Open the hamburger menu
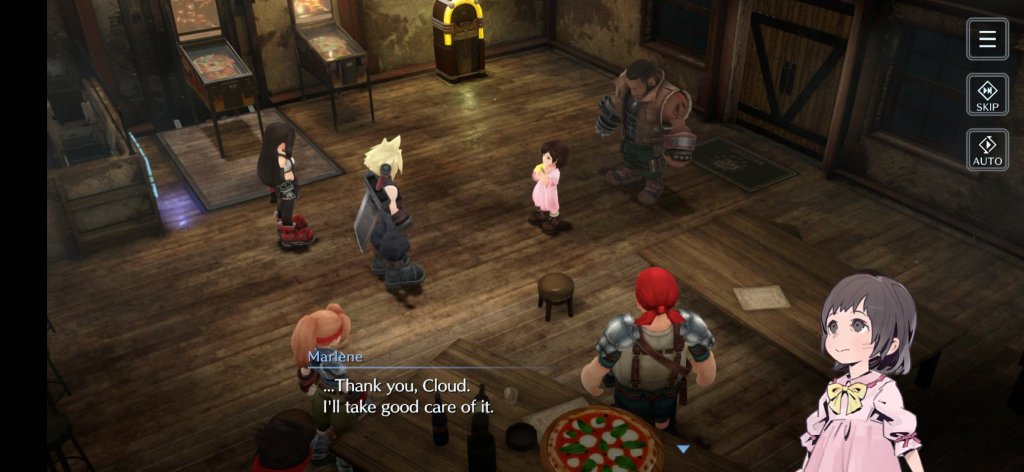Image resolution: width=1024 pixels, height=472 pixels. point(987,39)
